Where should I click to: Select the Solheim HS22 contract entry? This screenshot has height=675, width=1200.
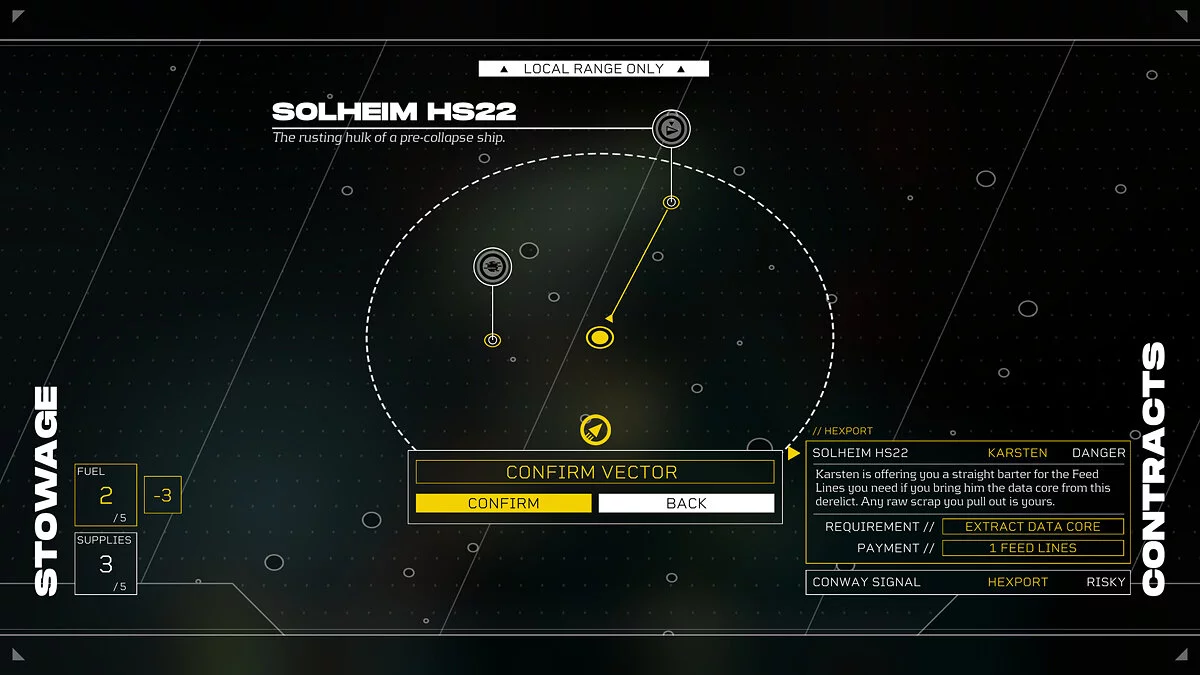pyautogui.click(x=967, y=453)
